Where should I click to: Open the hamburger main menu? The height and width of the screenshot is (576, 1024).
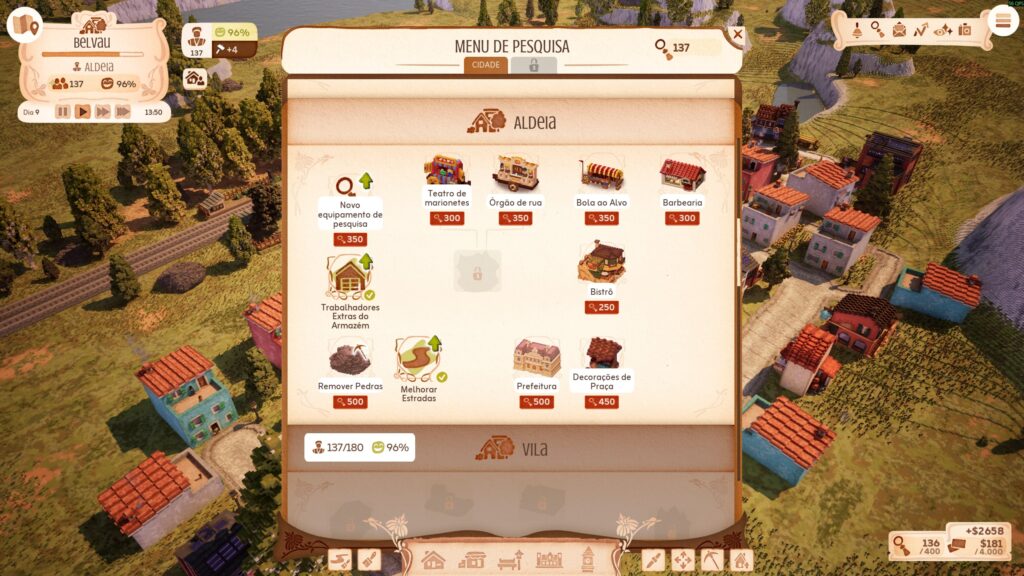click(1002, 20)
